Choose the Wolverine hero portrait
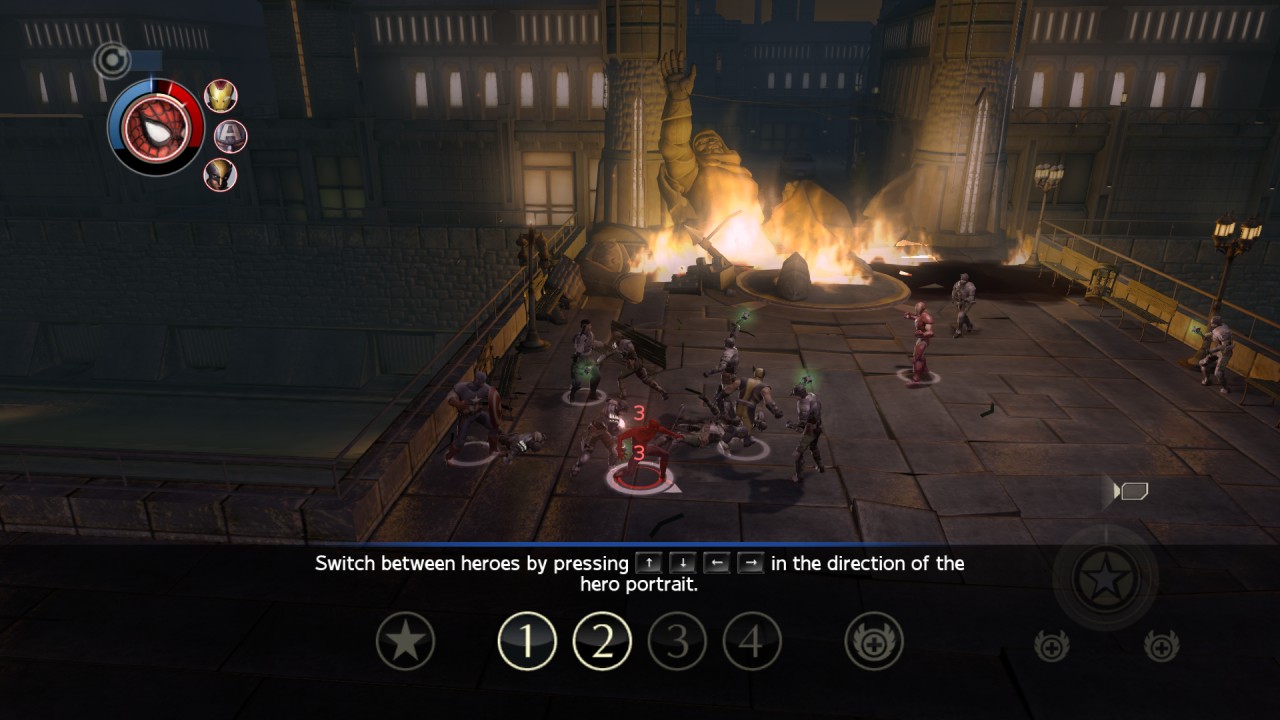 click(220, 174)
